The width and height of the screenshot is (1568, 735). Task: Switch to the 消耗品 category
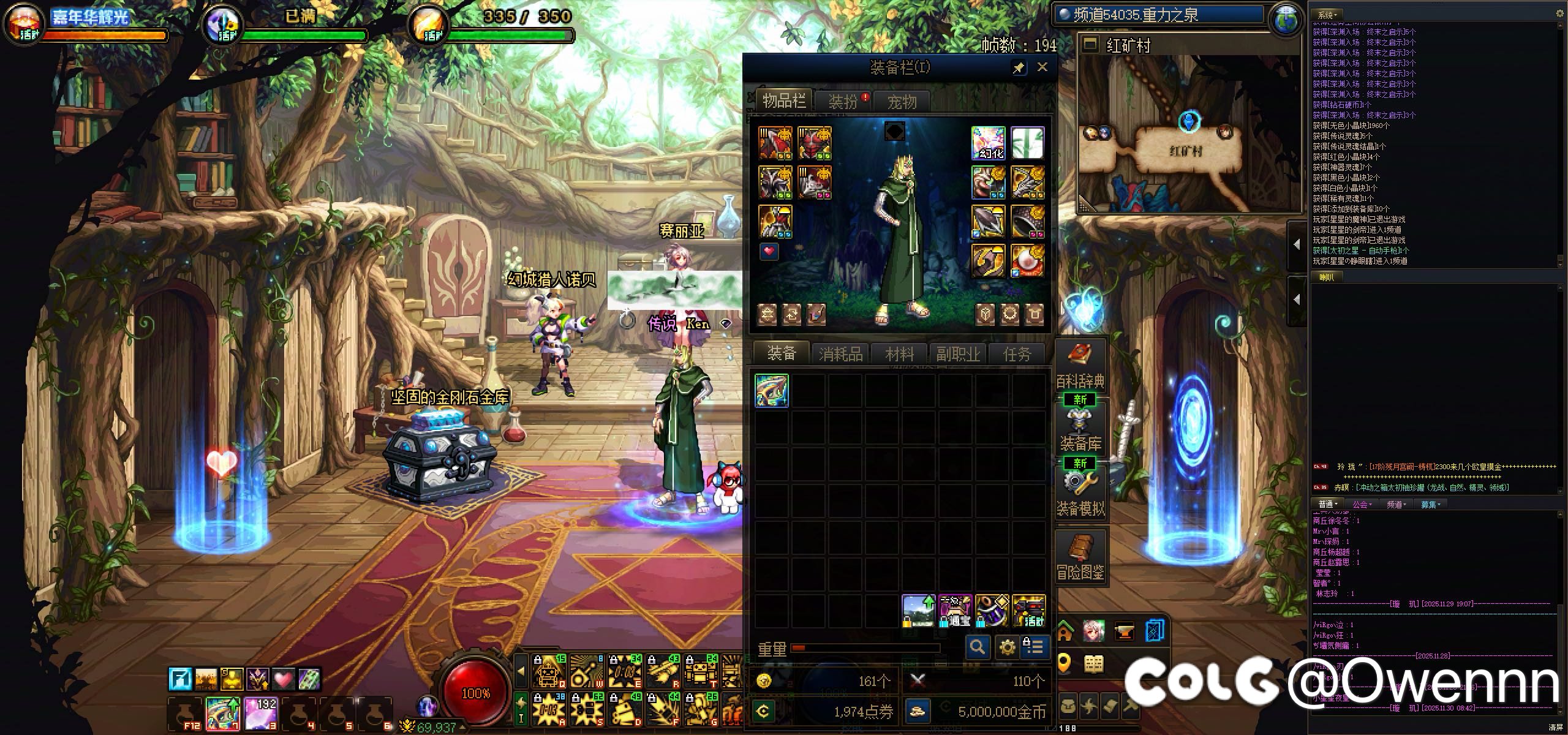(x=840, y=354)
